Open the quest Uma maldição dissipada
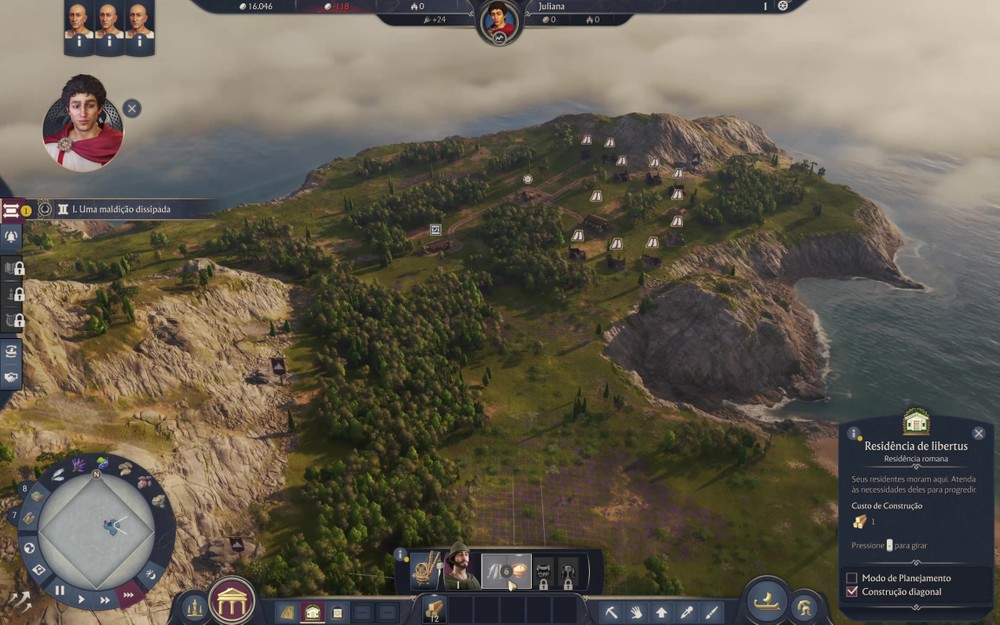This screenshot has height=625, width=1000. click(x=114, y=210)
